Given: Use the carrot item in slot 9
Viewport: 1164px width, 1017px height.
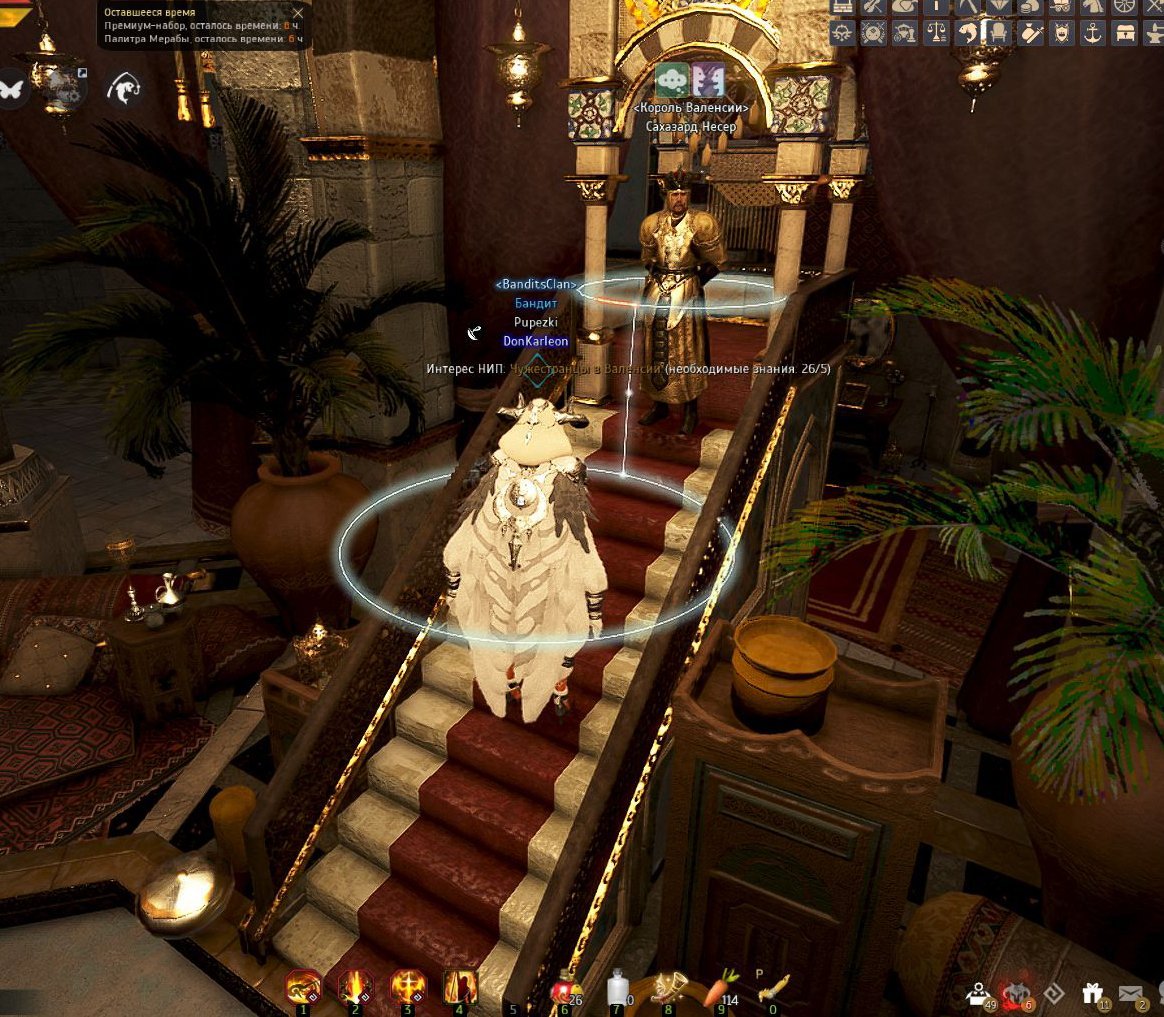Looking at the screenshot, I should (721, 989).
